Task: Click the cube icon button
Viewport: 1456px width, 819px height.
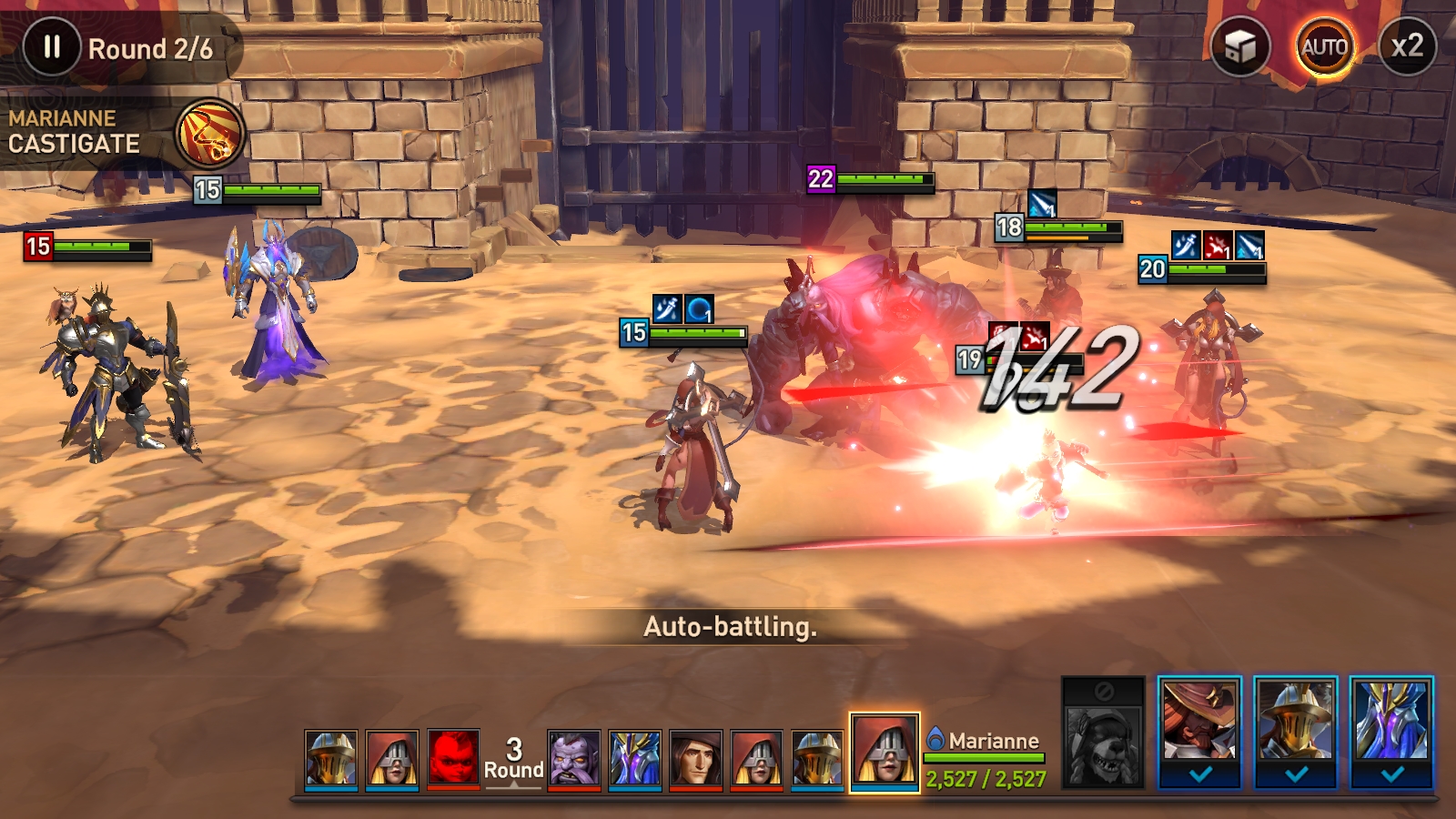Action: pos(1239,46)
